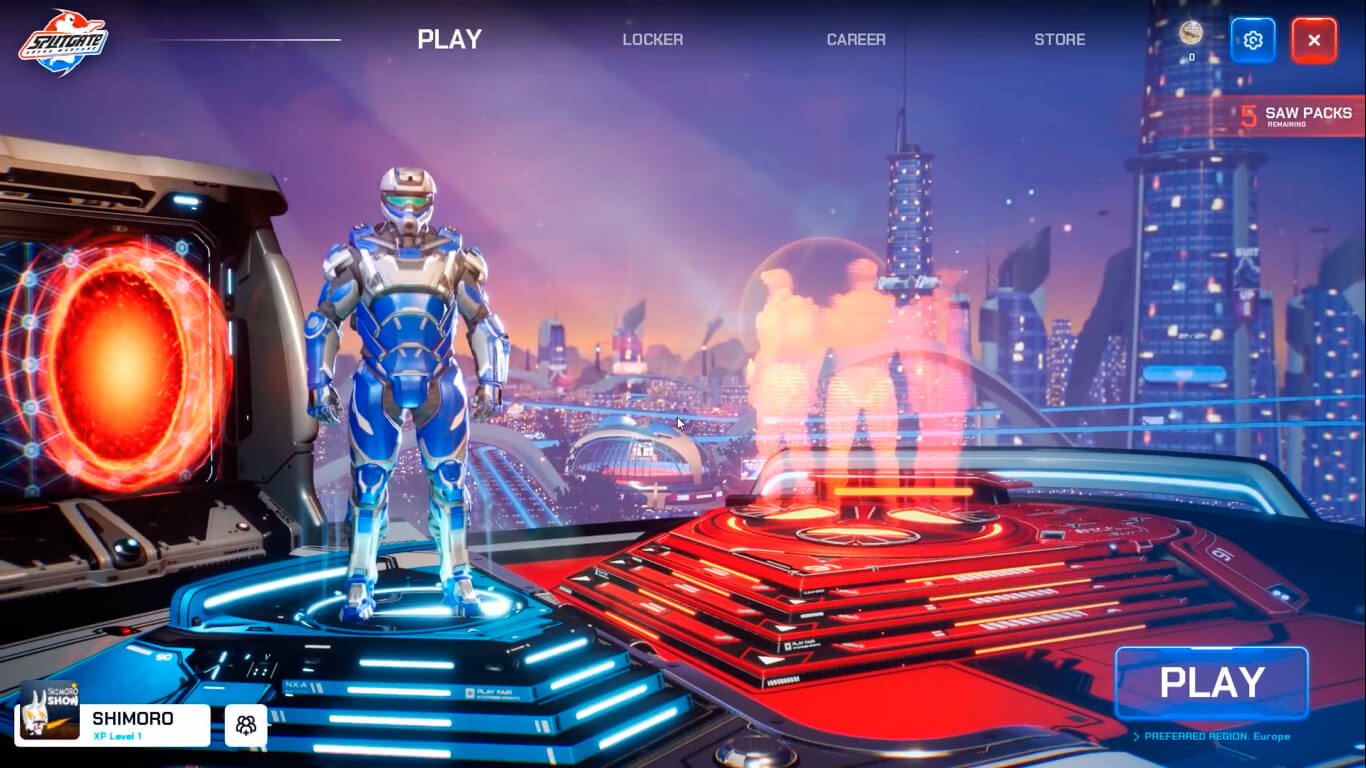
Task: Open the party social icon beside Shimoro
Action: coord(245,725)
